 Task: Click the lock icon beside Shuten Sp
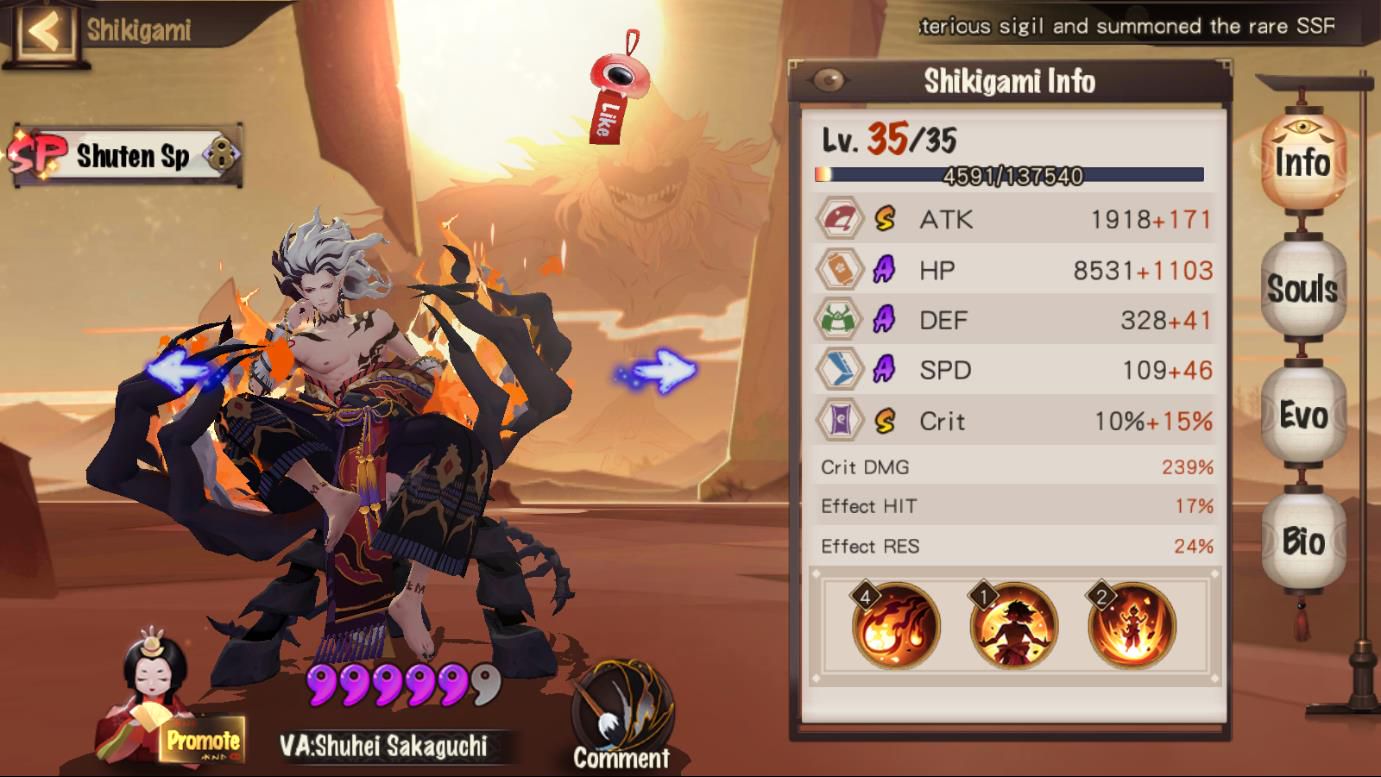[x=220, y=156]
